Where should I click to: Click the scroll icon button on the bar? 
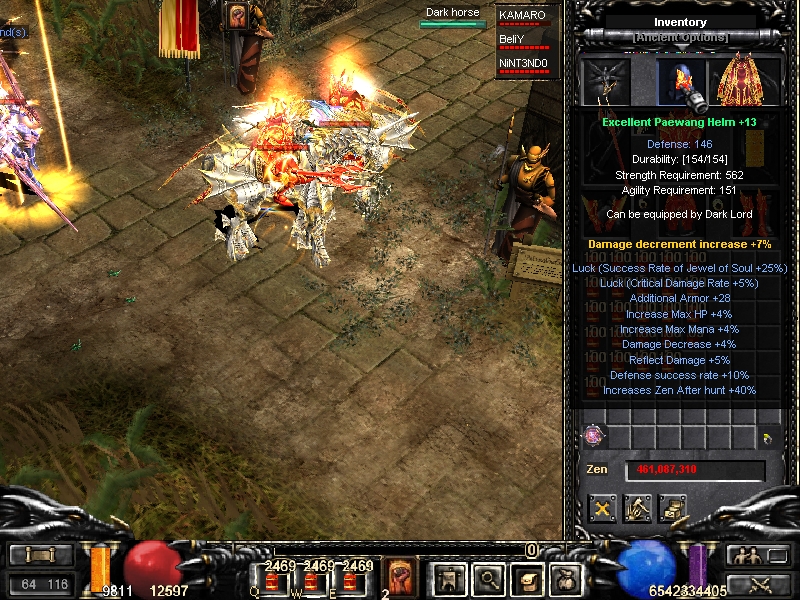pyautogui.click(x=527, y=577)
